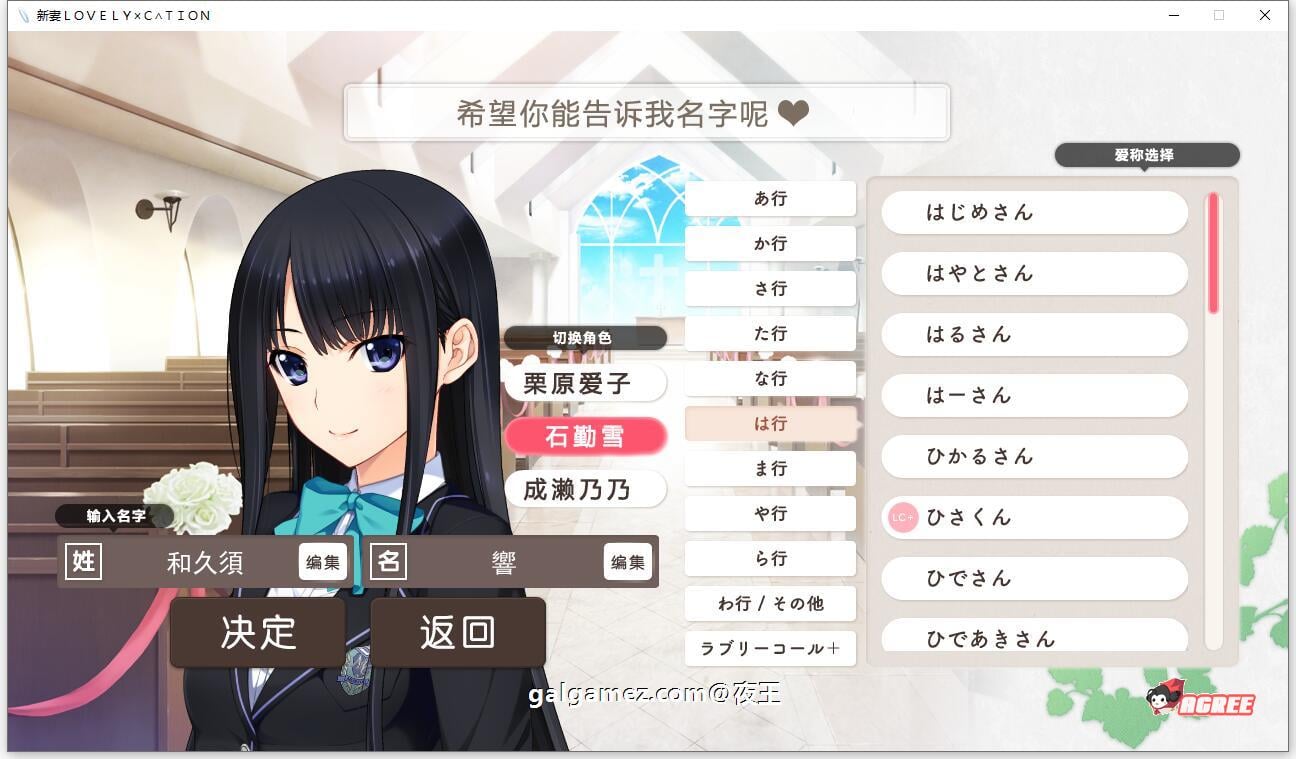Switch to the ま行 kana tab

[x=770, y=468]
